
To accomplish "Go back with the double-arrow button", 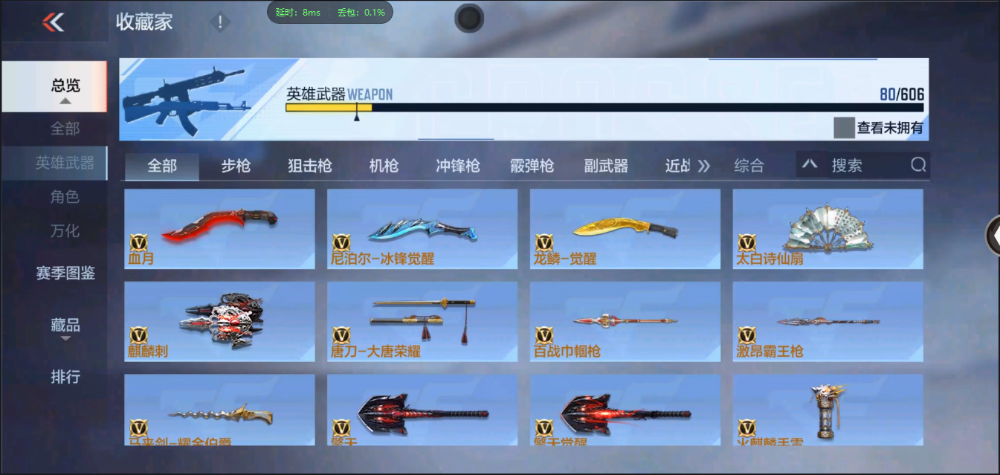I will [x=53, y=22].
